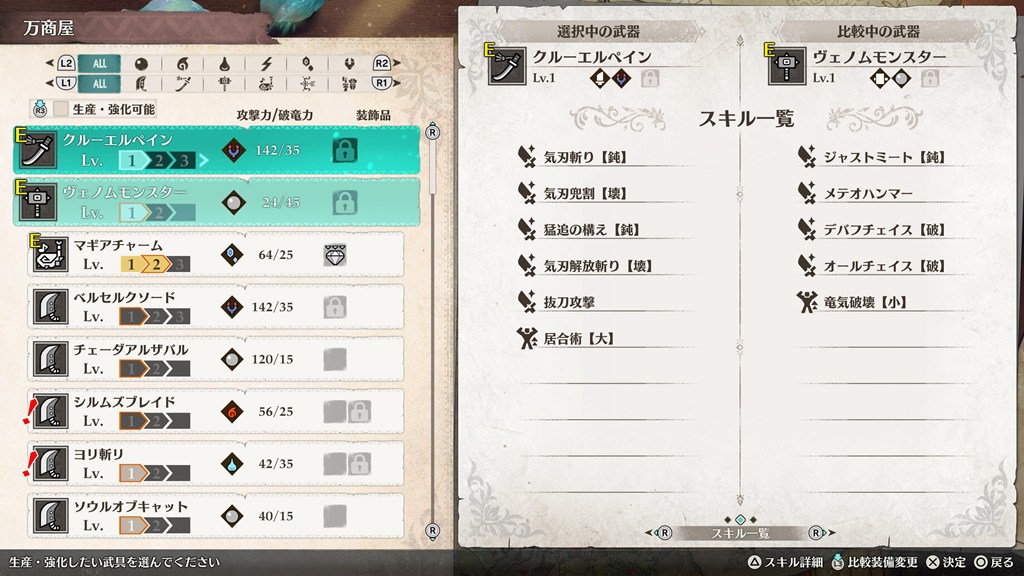Screen dimensions: 1024x576
Task: Toggle the 生産・強化可能 filter checkbox
Action: 61,109
